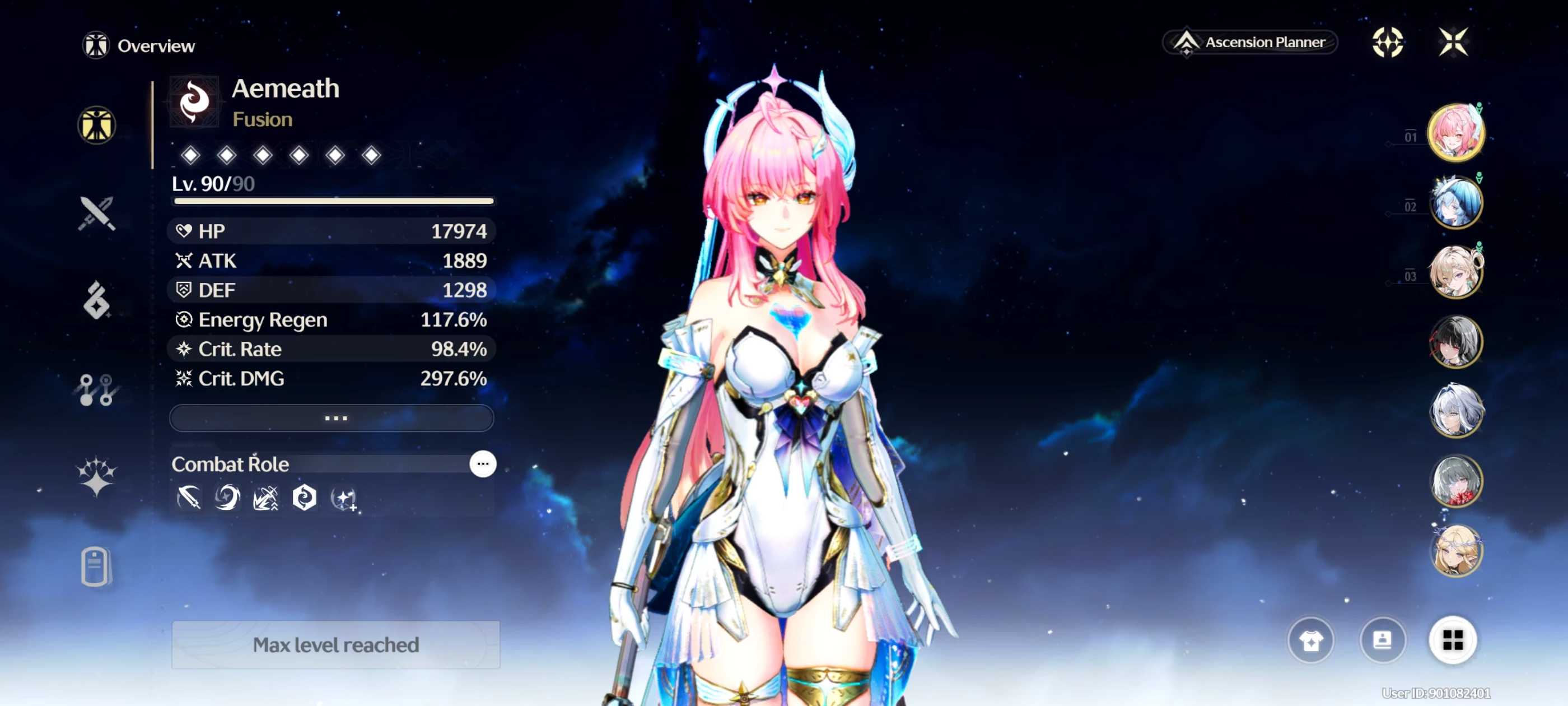
Task: Select the blonde character in slot 03
Action: coord(1455,272)
